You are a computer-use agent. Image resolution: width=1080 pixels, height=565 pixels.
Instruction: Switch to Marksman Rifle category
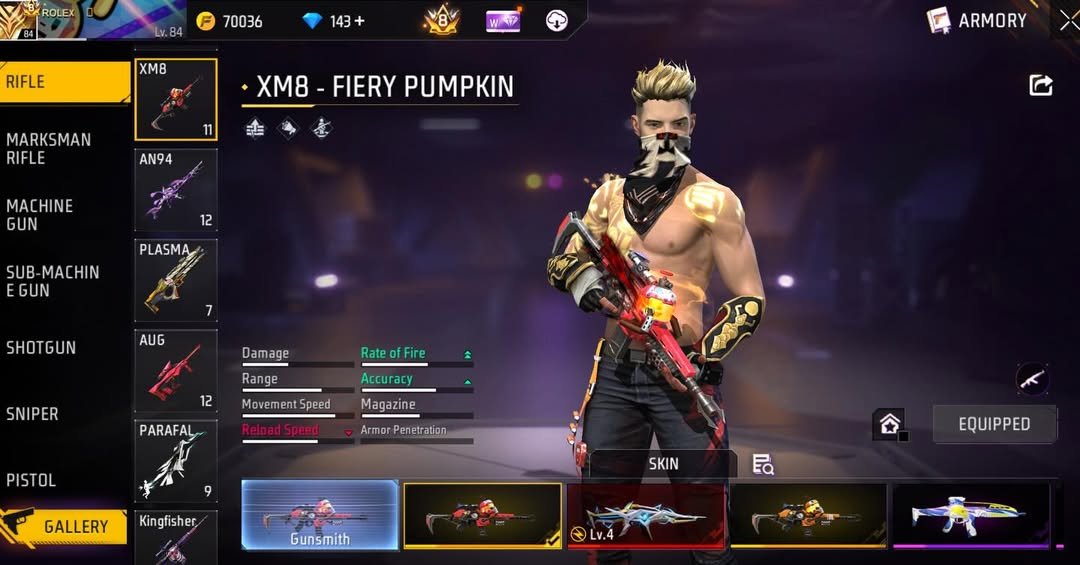[x=60, y=148]
